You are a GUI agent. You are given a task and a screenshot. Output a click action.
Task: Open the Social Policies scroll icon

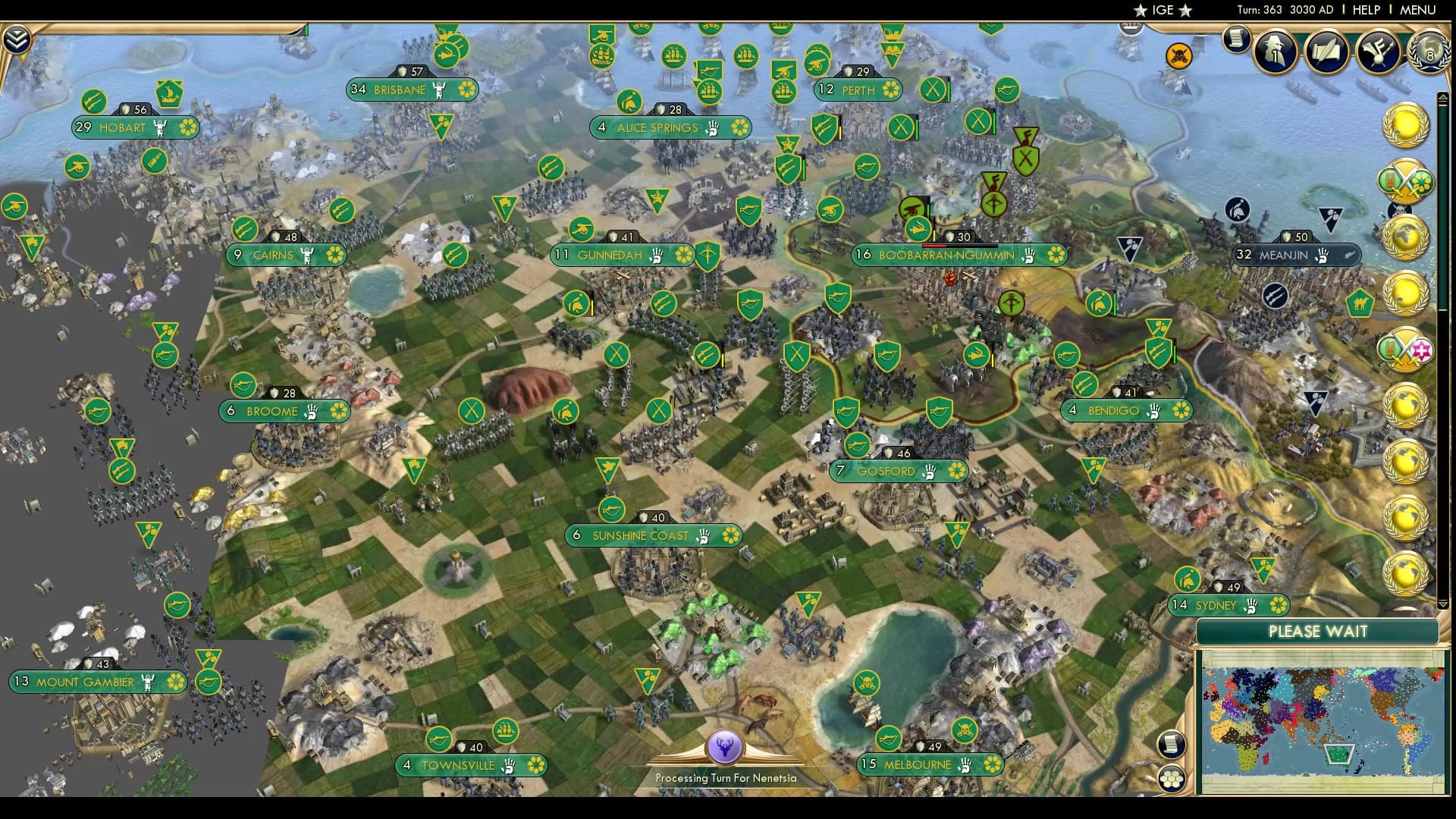pos(1326,50)
